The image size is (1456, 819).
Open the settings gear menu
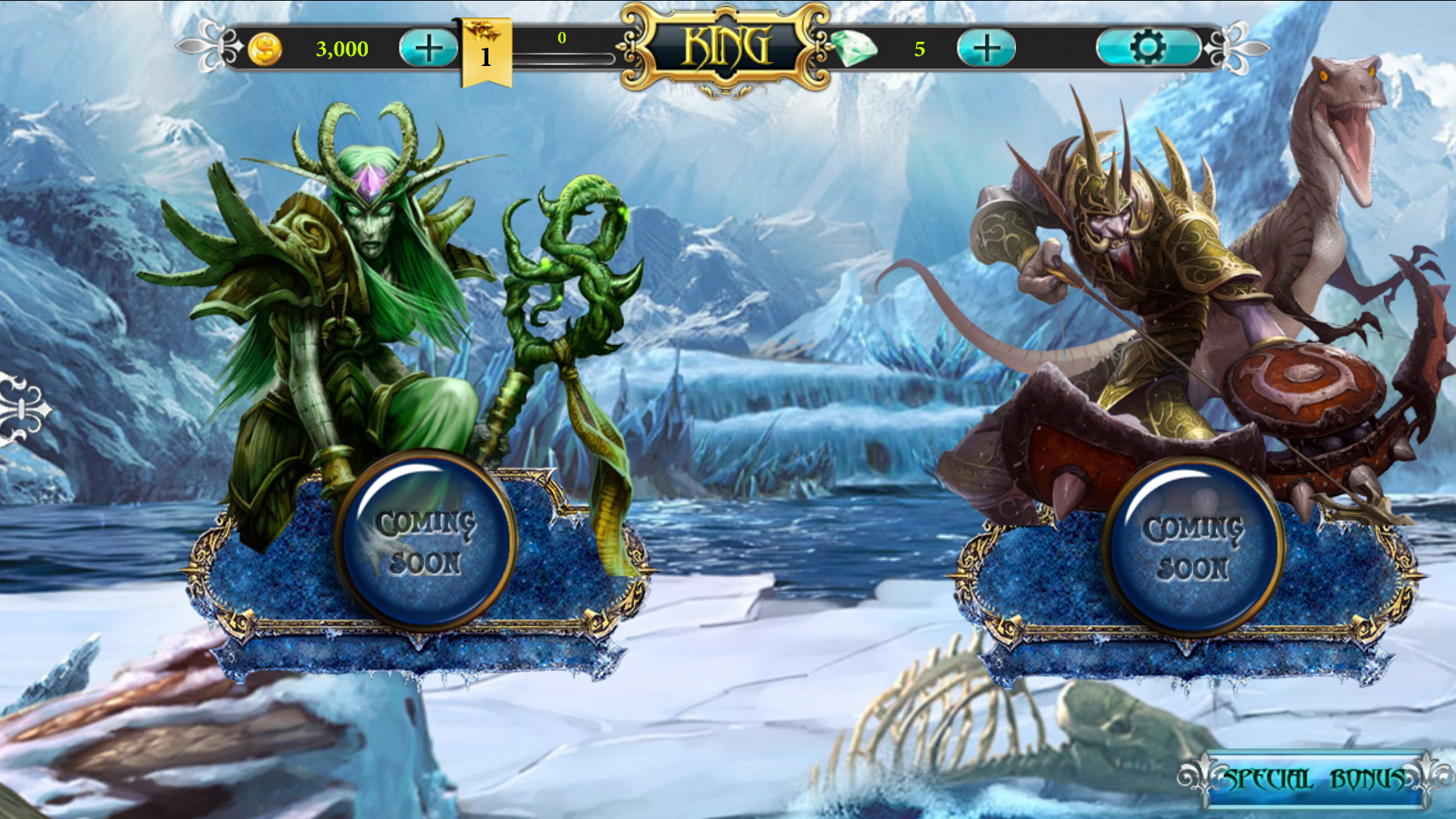(x=1147, y=46)
